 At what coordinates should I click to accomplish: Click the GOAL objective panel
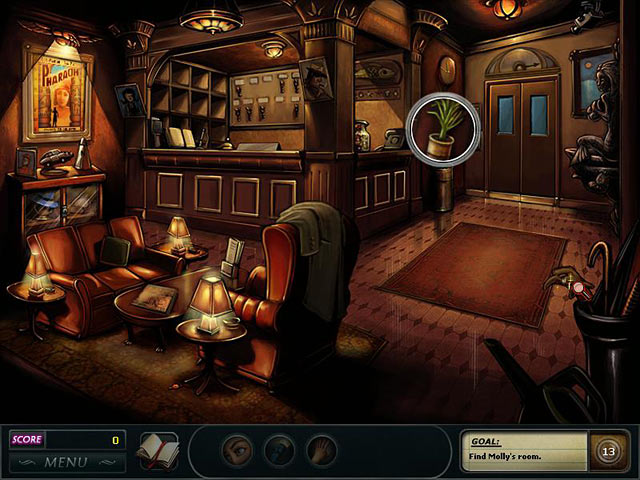tap(520, 449)
